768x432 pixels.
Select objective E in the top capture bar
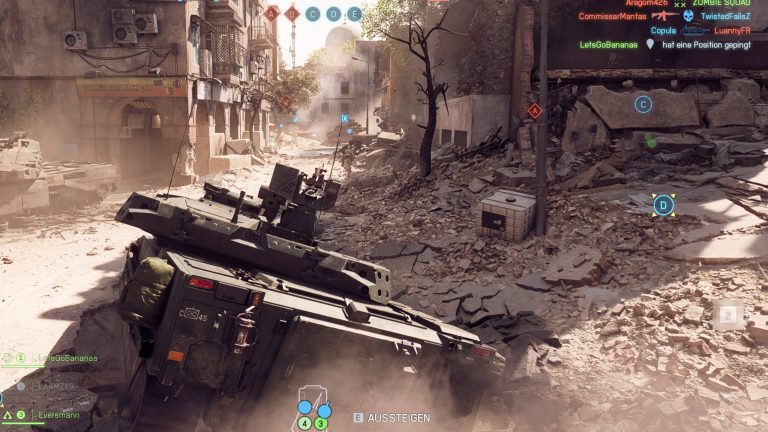(x=353, y=14)
